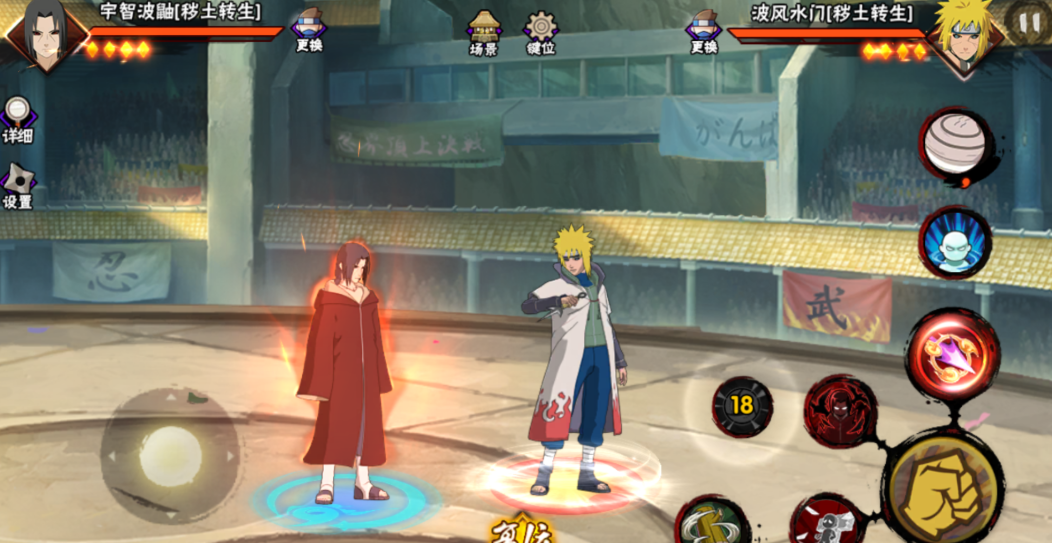This screenshot has height=543, width=1052.
Task: Pause the match
Action: (1029, 22)
